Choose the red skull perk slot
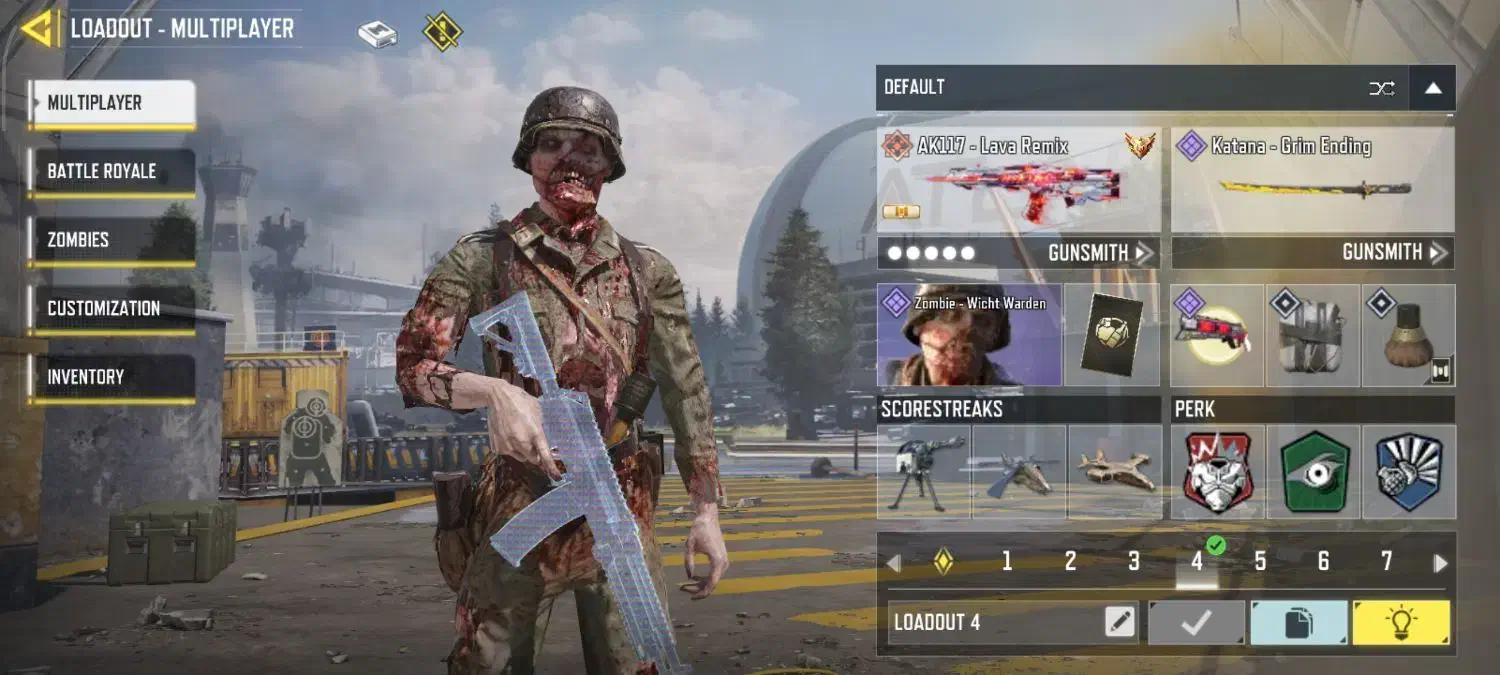 coord(1218,471)
